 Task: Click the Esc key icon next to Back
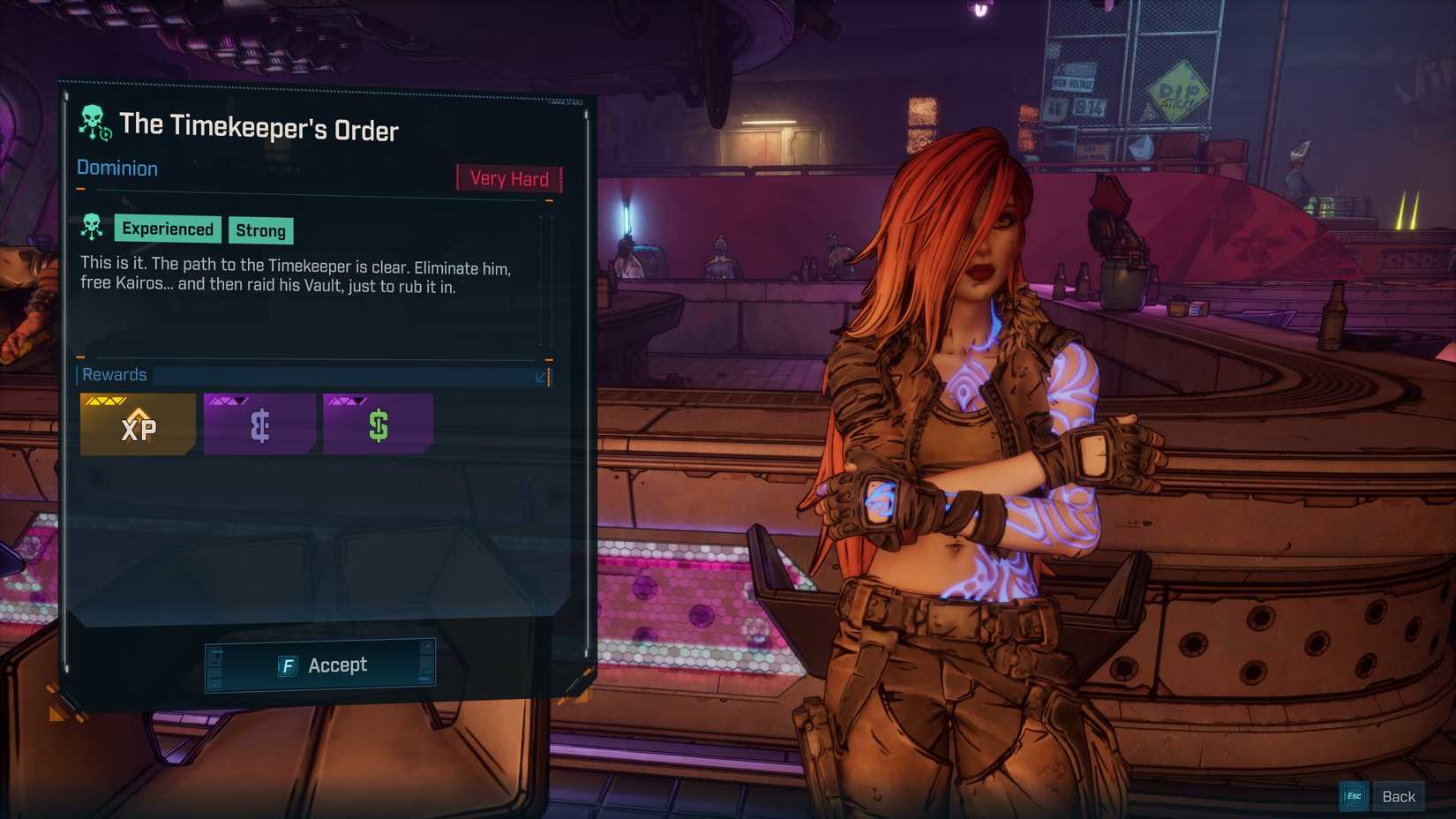tap(1354, 795)
